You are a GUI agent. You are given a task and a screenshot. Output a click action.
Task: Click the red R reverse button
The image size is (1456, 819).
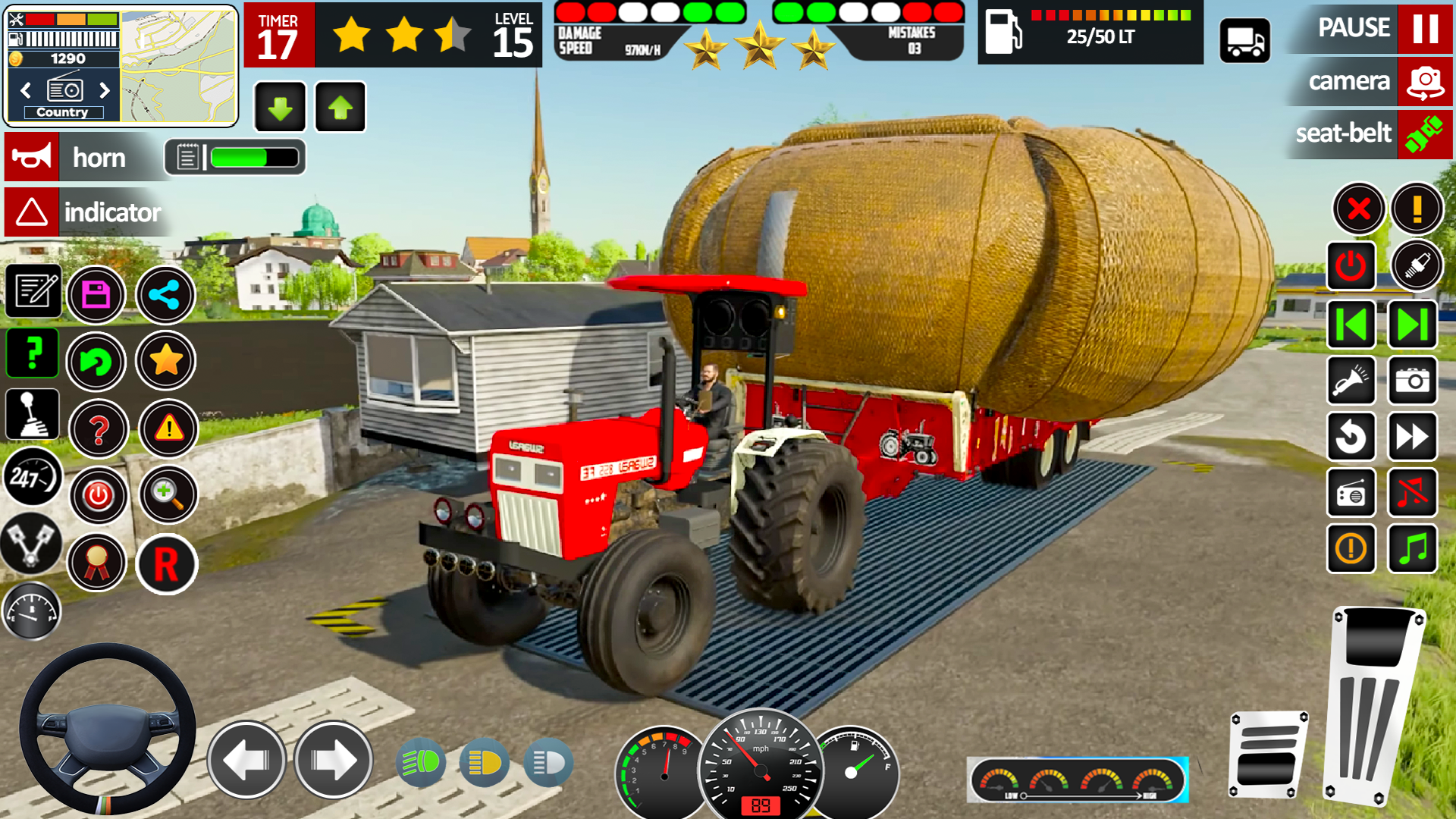point(166,565)
